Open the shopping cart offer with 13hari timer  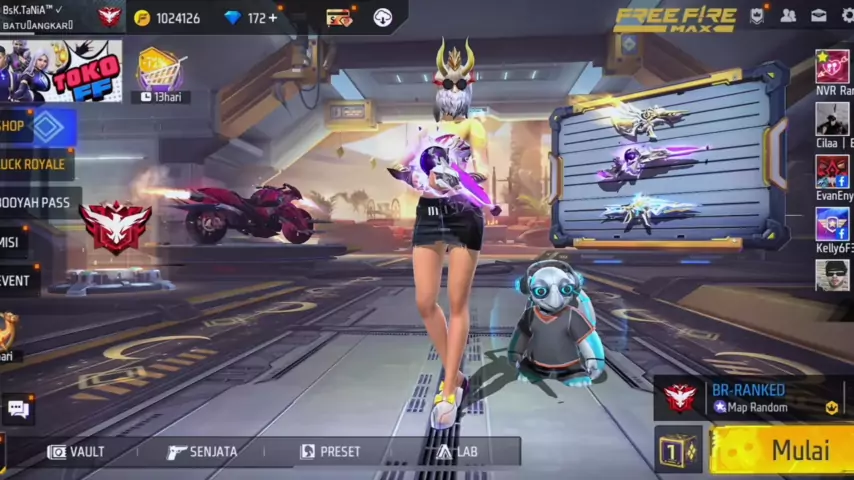(159, 70)
